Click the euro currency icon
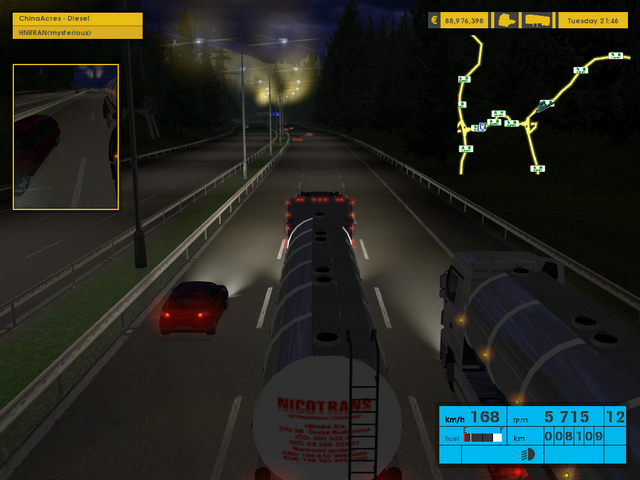Screen dimensions: 640x480 coord(436,20)
